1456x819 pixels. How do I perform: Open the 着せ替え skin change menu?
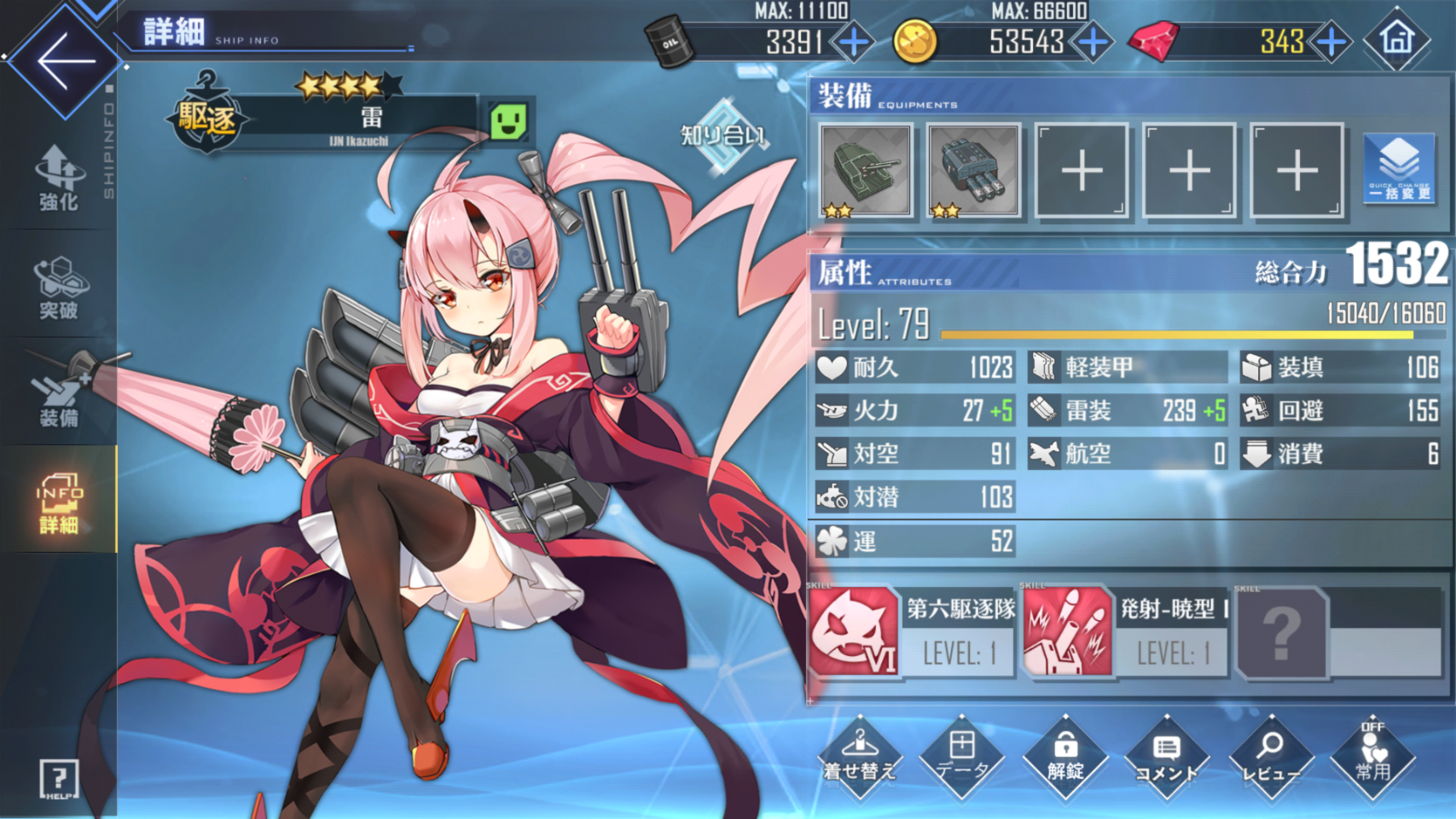click(x=859, y=757)
